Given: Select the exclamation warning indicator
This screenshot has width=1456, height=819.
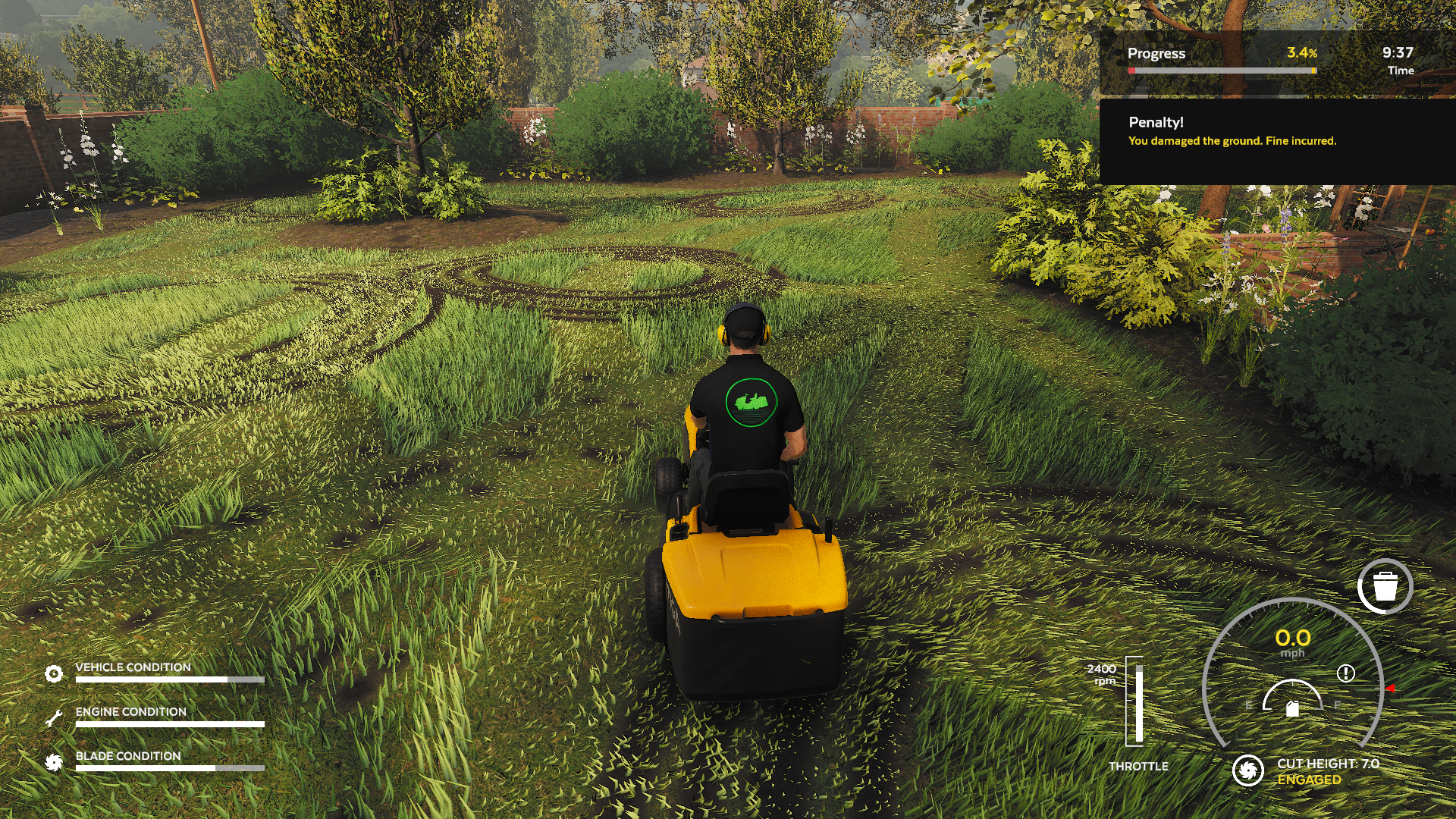Looking at the screenshot, I should point(1346,673).
